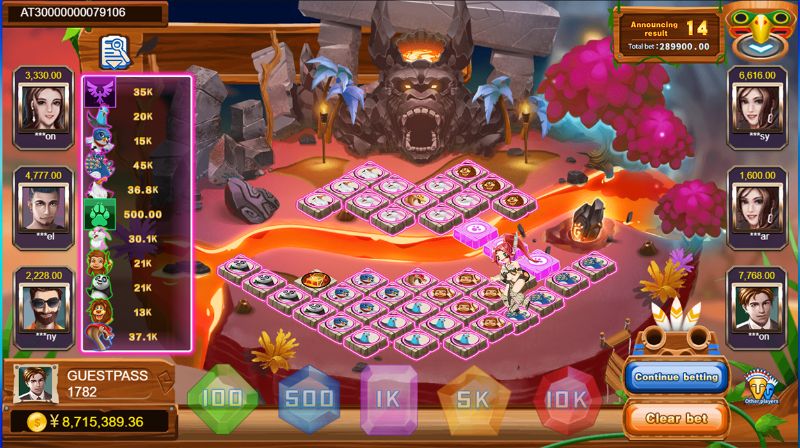View GUESTPASS player avatar profile
The height and width of the screenshot is (448, 800).
pyautogui.click(x=32, y=383)
